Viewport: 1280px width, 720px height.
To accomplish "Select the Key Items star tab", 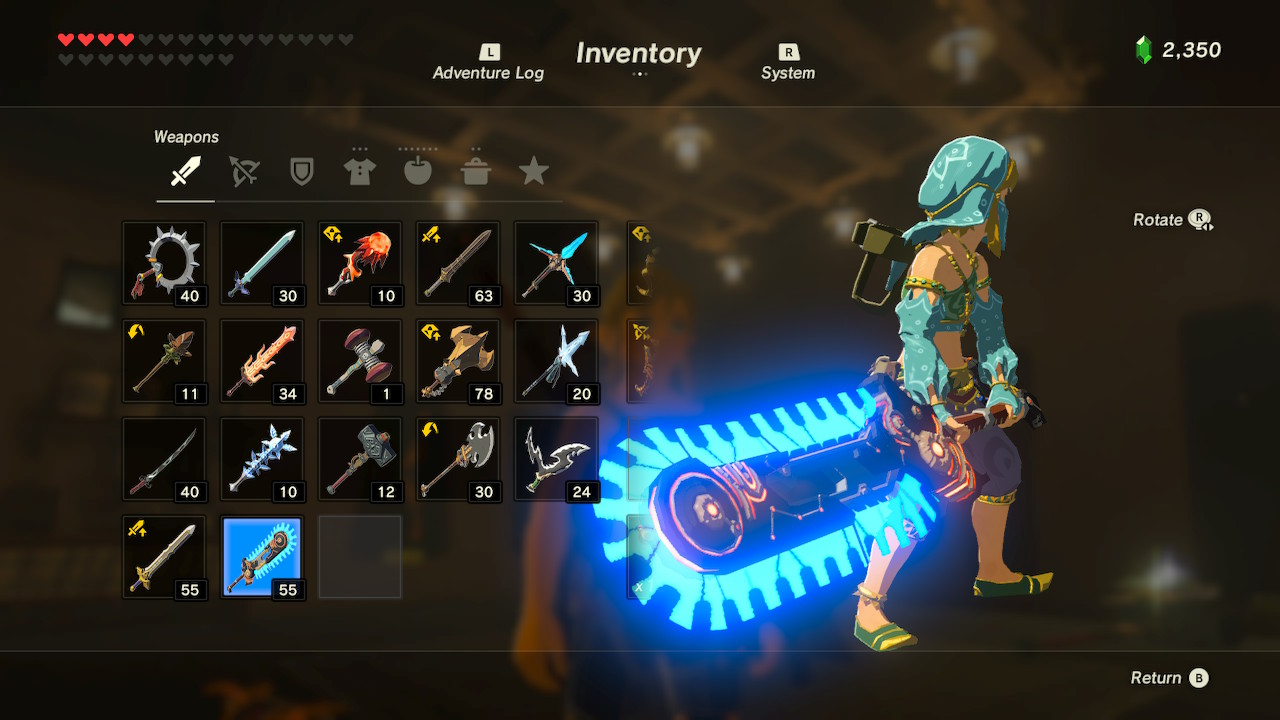I will point(534,172).
